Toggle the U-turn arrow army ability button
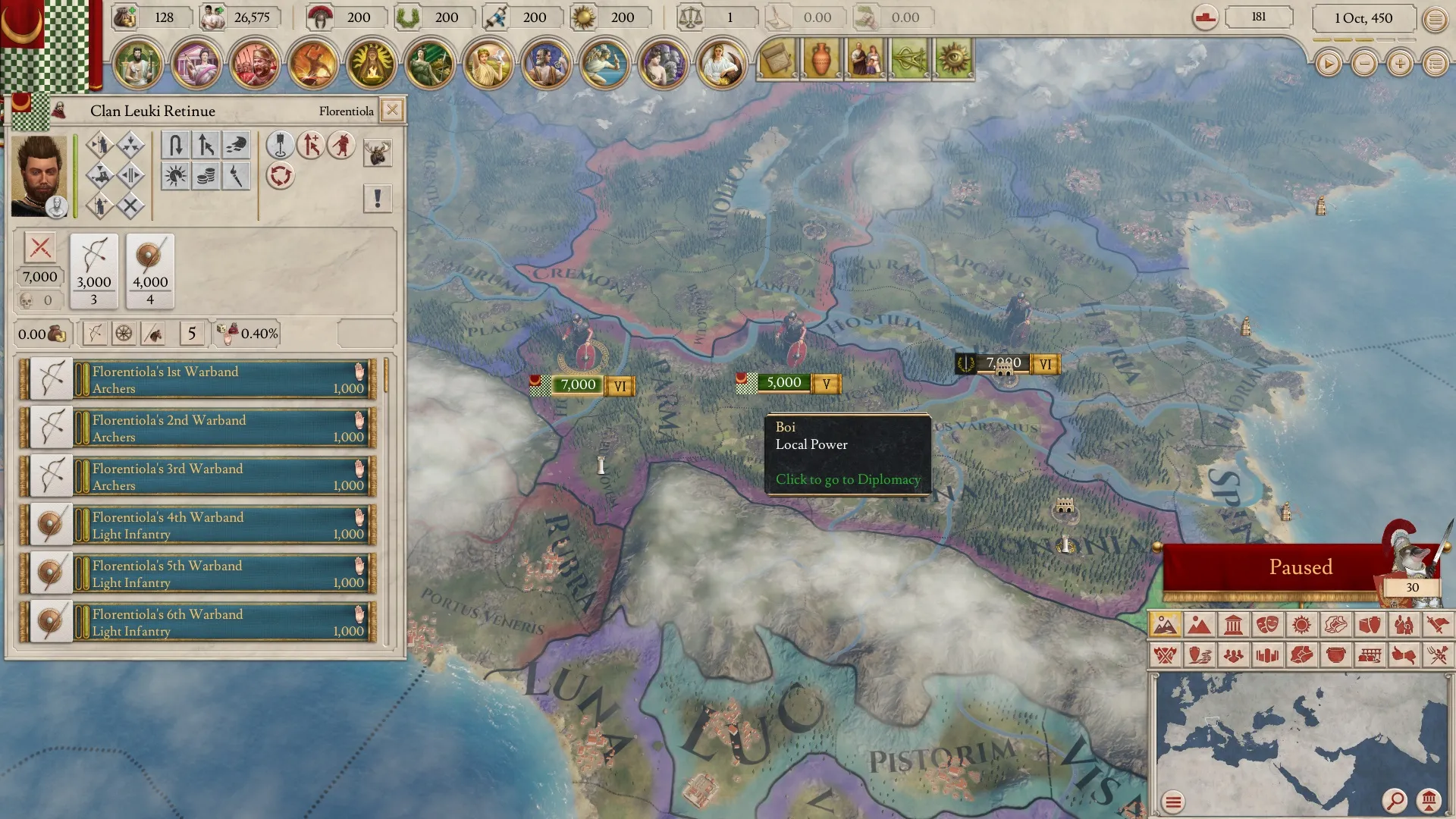The height and width of the screenshot is (819, 1456). pos(175,145)
